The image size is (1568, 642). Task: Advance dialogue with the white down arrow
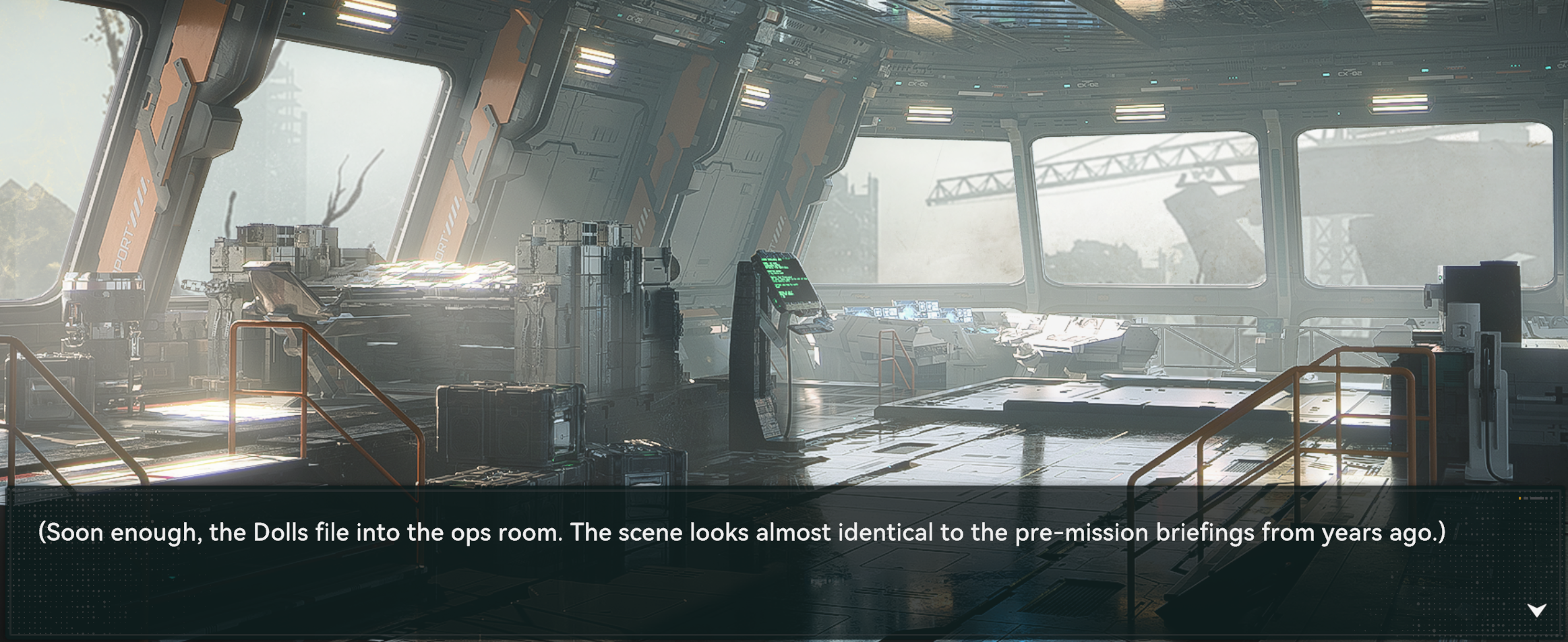pos(1536,610)
